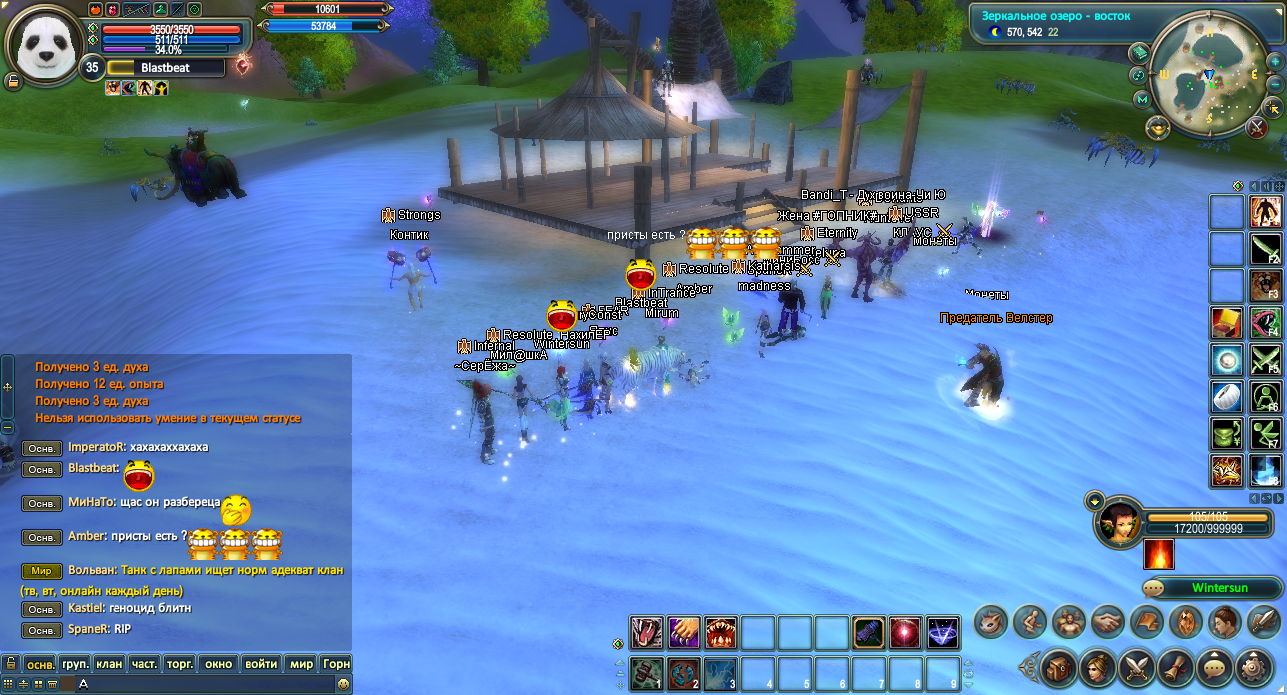Switch to the торг. chat tab
The height and width of the screenshot is (695, 1287).
180,664
